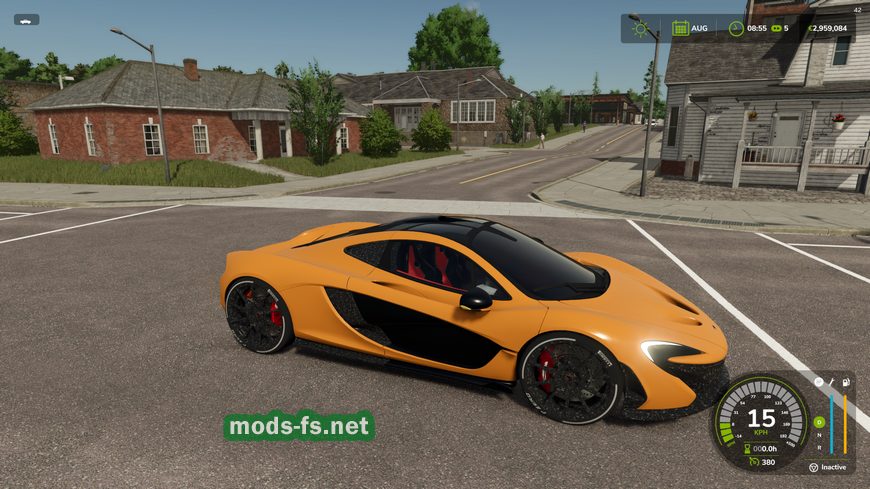Click the sun weather icon
Image resolution: width=870 pixels, height=489 pixels.
640,28
